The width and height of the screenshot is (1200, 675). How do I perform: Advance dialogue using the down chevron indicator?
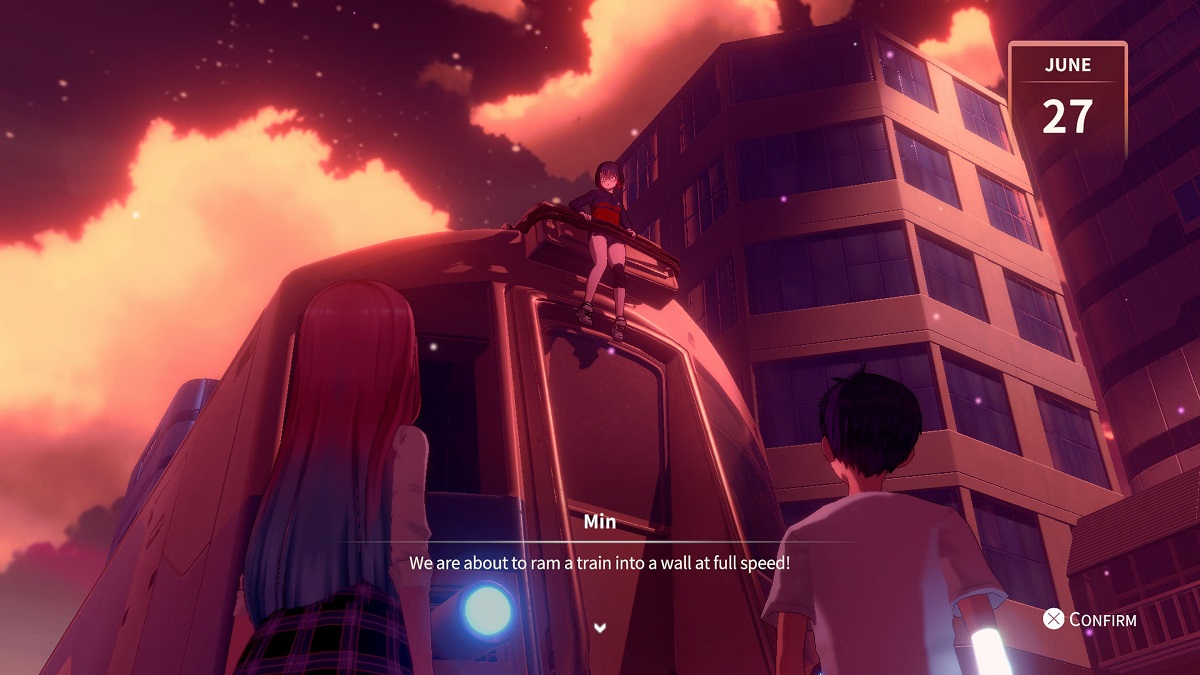coord(600,627)
